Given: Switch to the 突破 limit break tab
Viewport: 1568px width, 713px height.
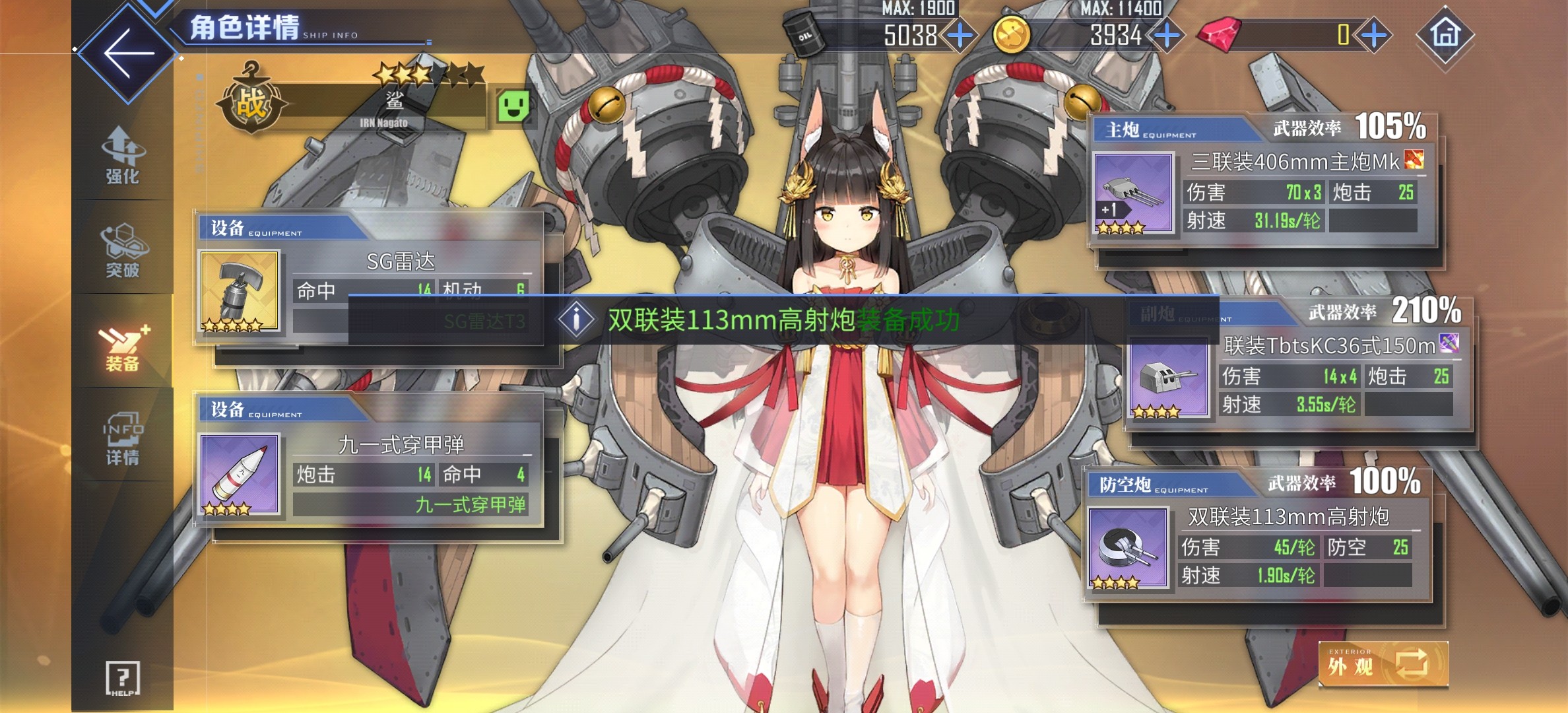Looking at the screenshot, I should point(123,251).
